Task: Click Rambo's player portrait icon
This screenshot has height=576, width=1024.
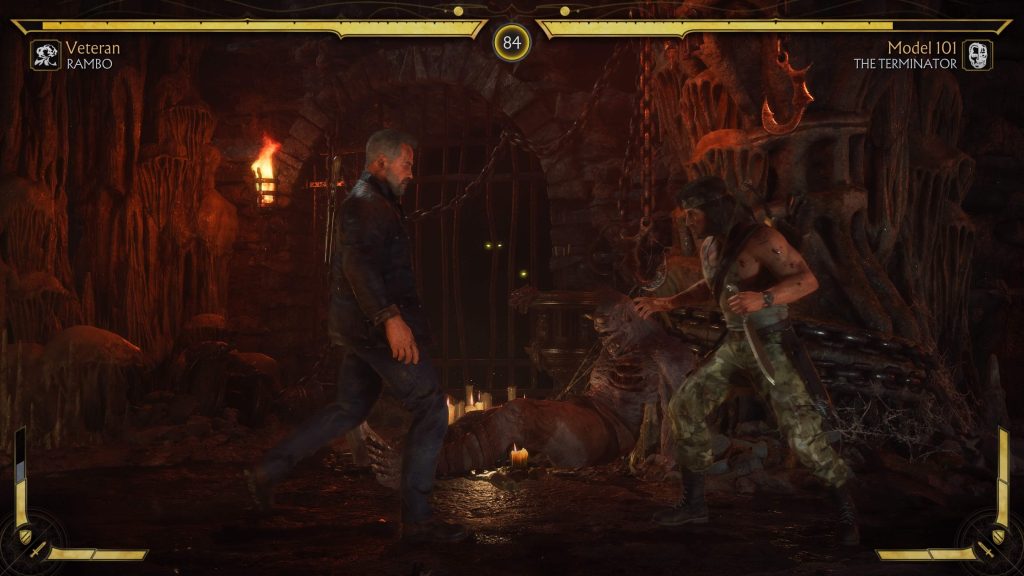Action: point(46,55)
